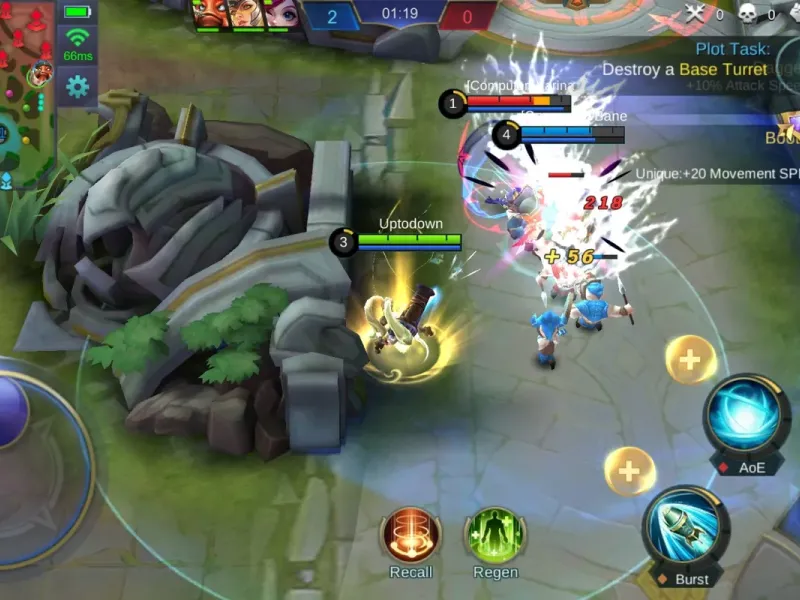
Task: Upgrade the Burst skill with its plus button
Action: tap(630, 471)
